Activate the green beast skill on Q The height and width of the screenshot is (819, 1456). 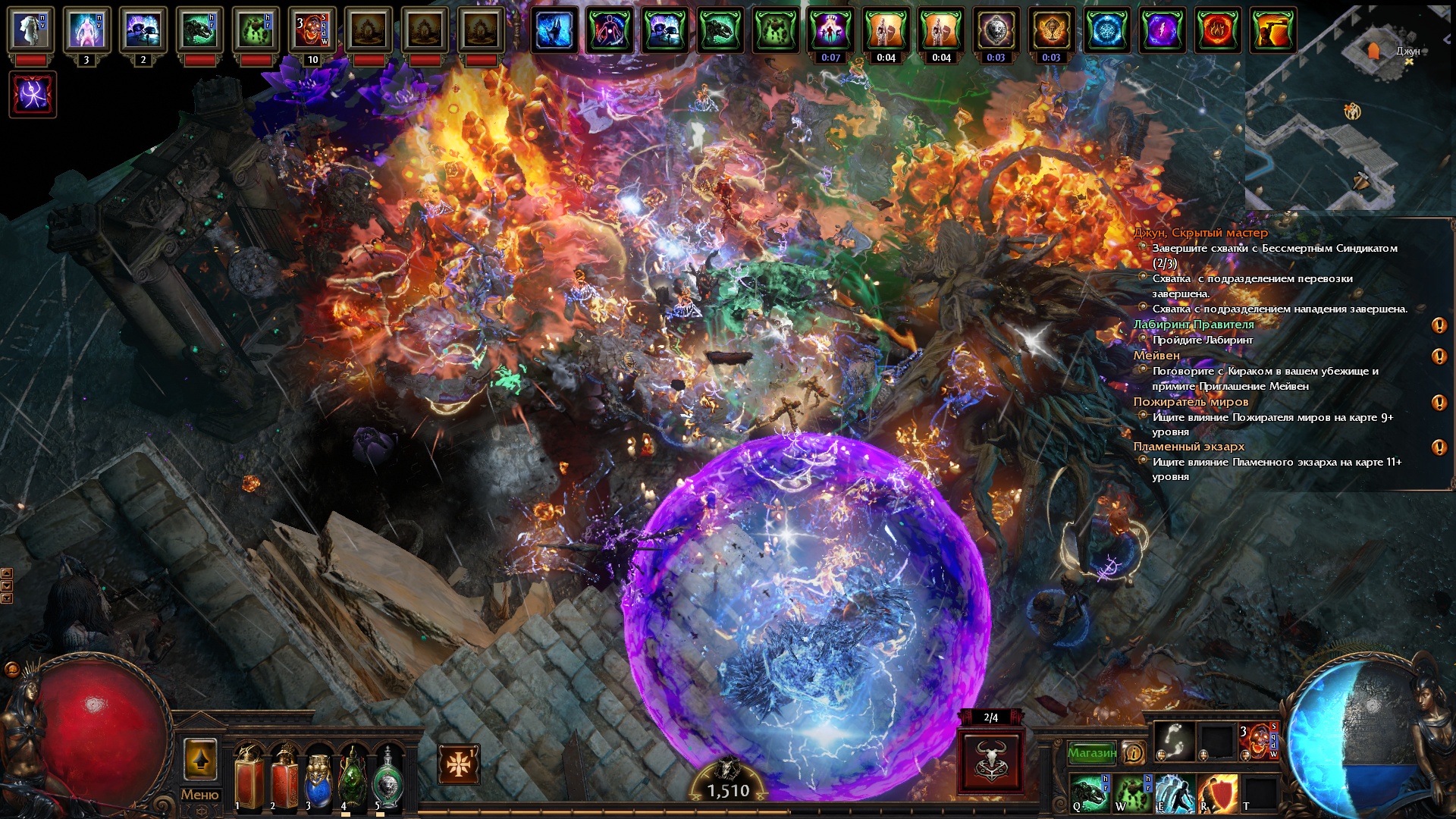(1090, 792)
